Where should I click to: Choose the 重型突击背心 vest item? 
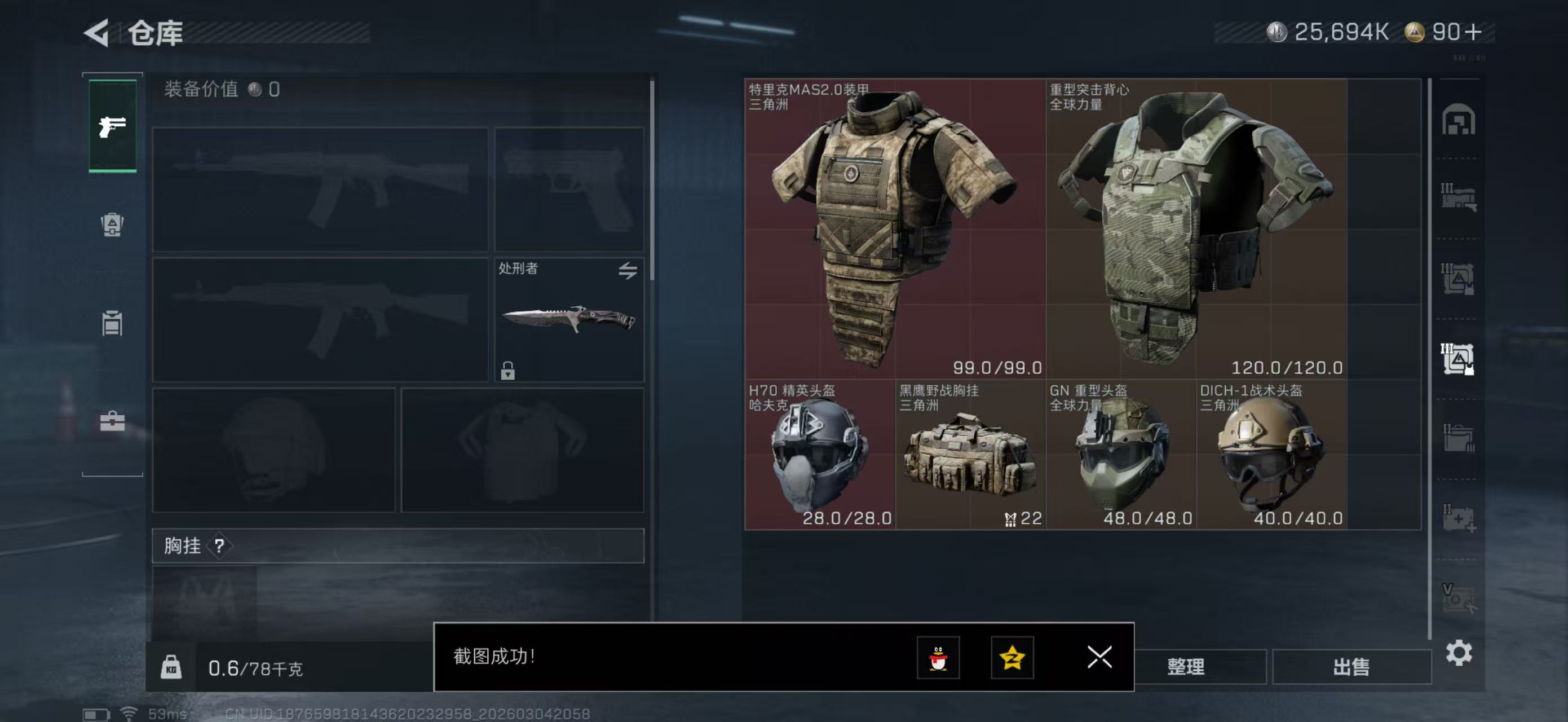(x=1195, y=228)
